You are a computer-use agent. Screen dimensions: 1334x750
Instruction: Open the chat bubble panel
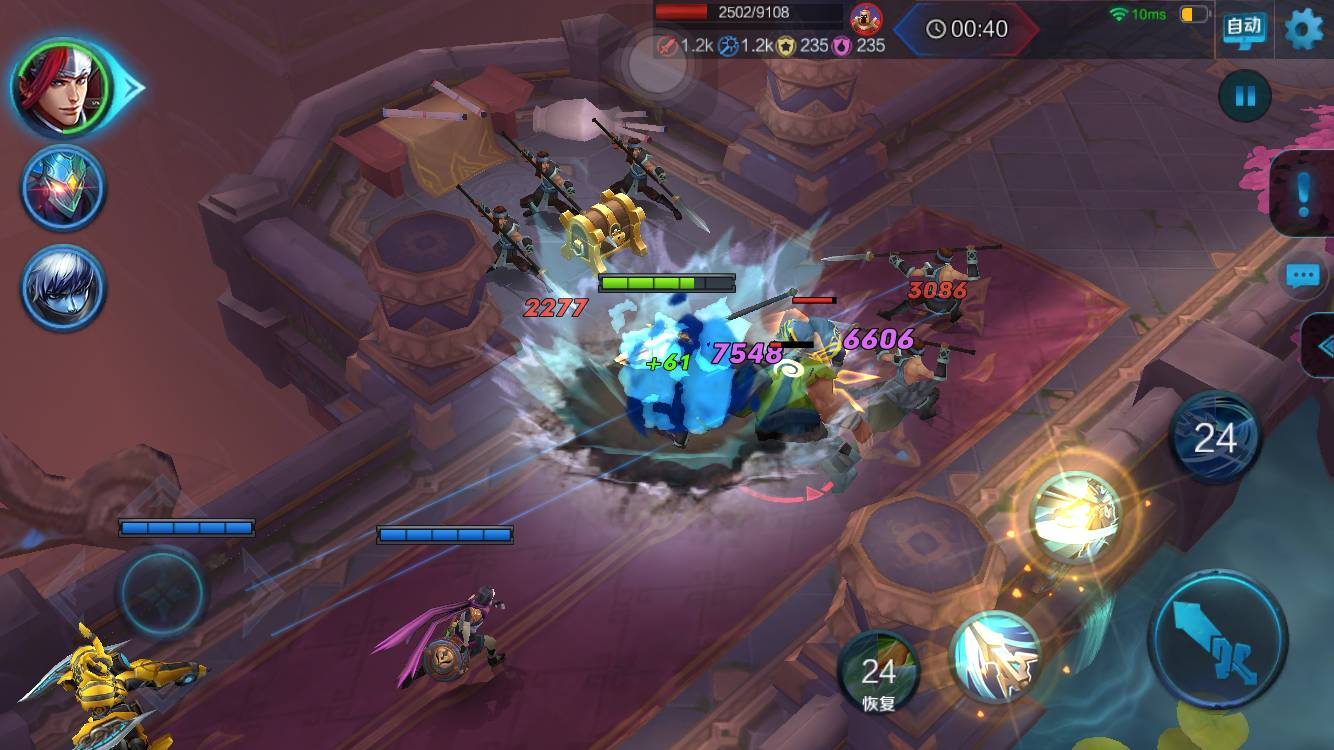[x=1303, y=276]
